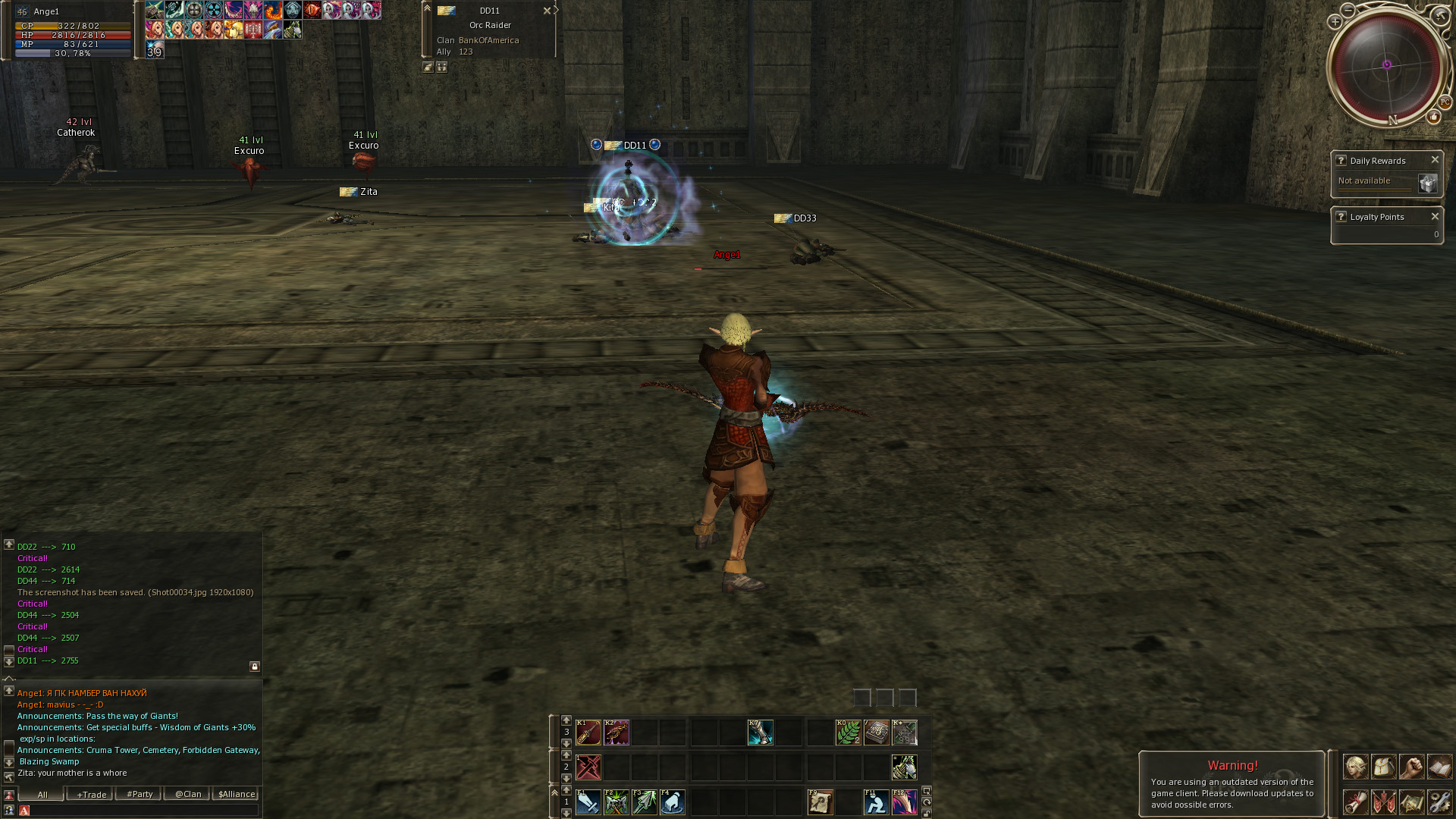Select the @Clan chat tab
The width and height of the screenshot is (1456, 819).
click(188, 794)
